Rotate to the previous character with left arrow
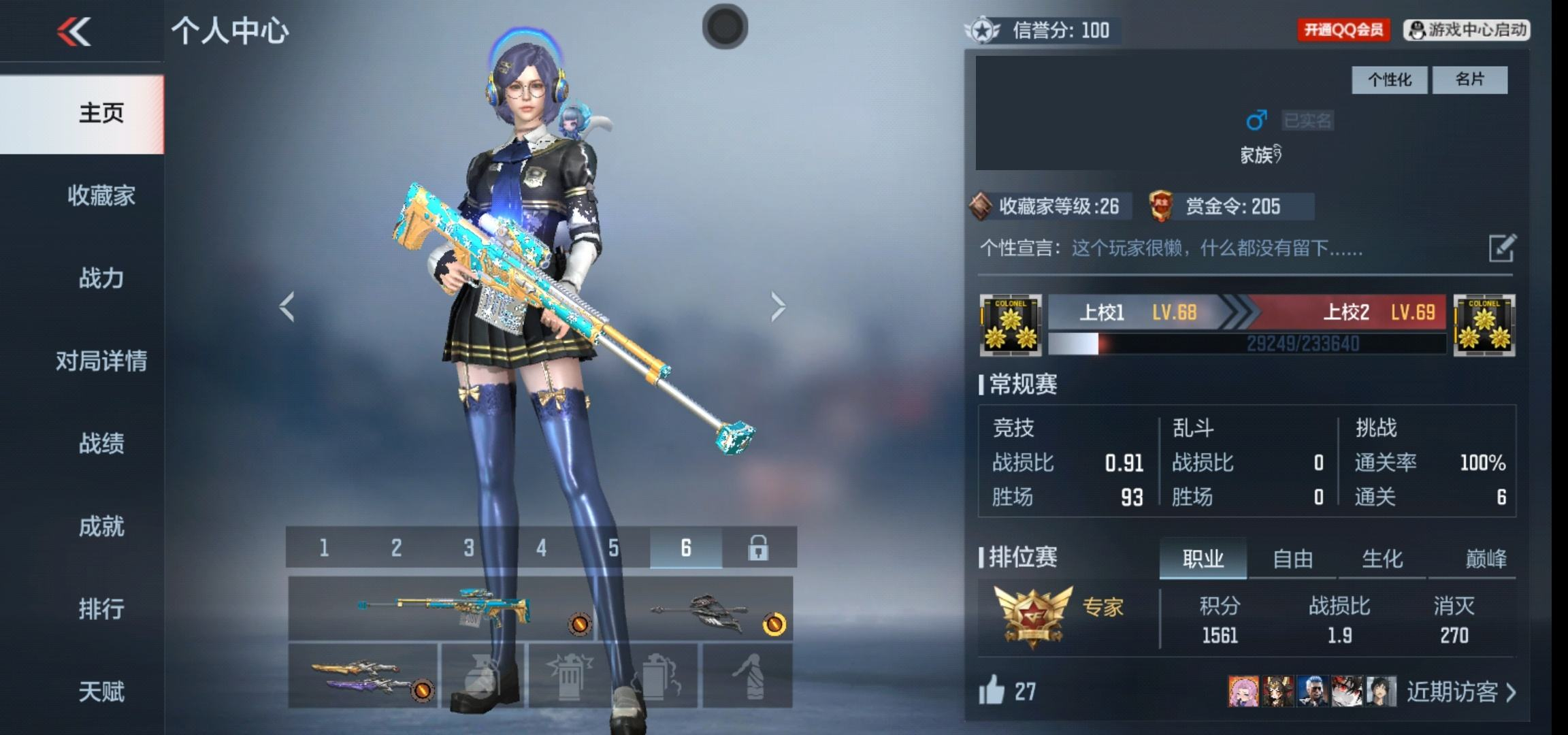This screenshot has height=735, width=1568. pos(287,307)
